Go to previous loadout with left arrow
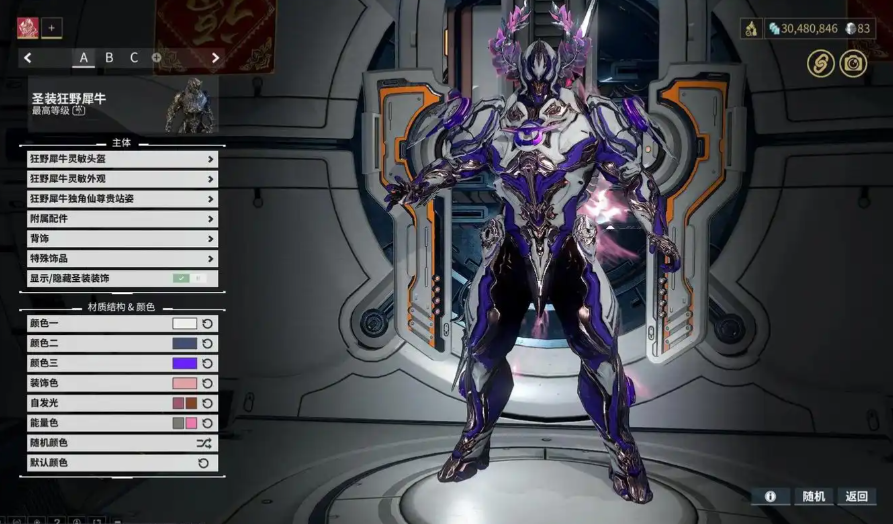Viewport: 893px width, 524px height. tap(28, 58)
